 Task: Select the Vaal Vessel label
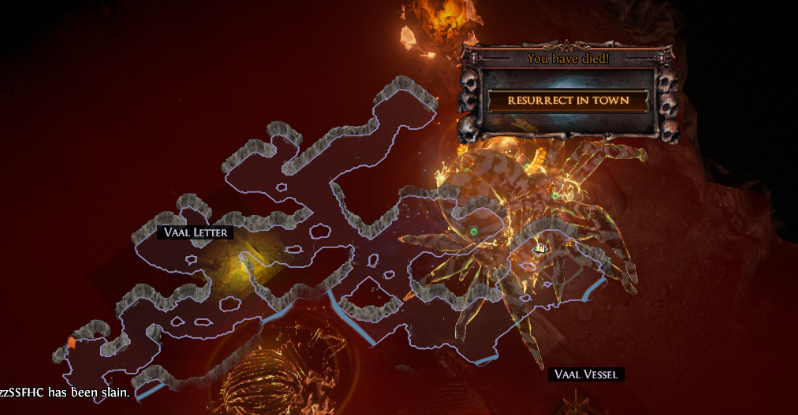(x=586, y=374)
